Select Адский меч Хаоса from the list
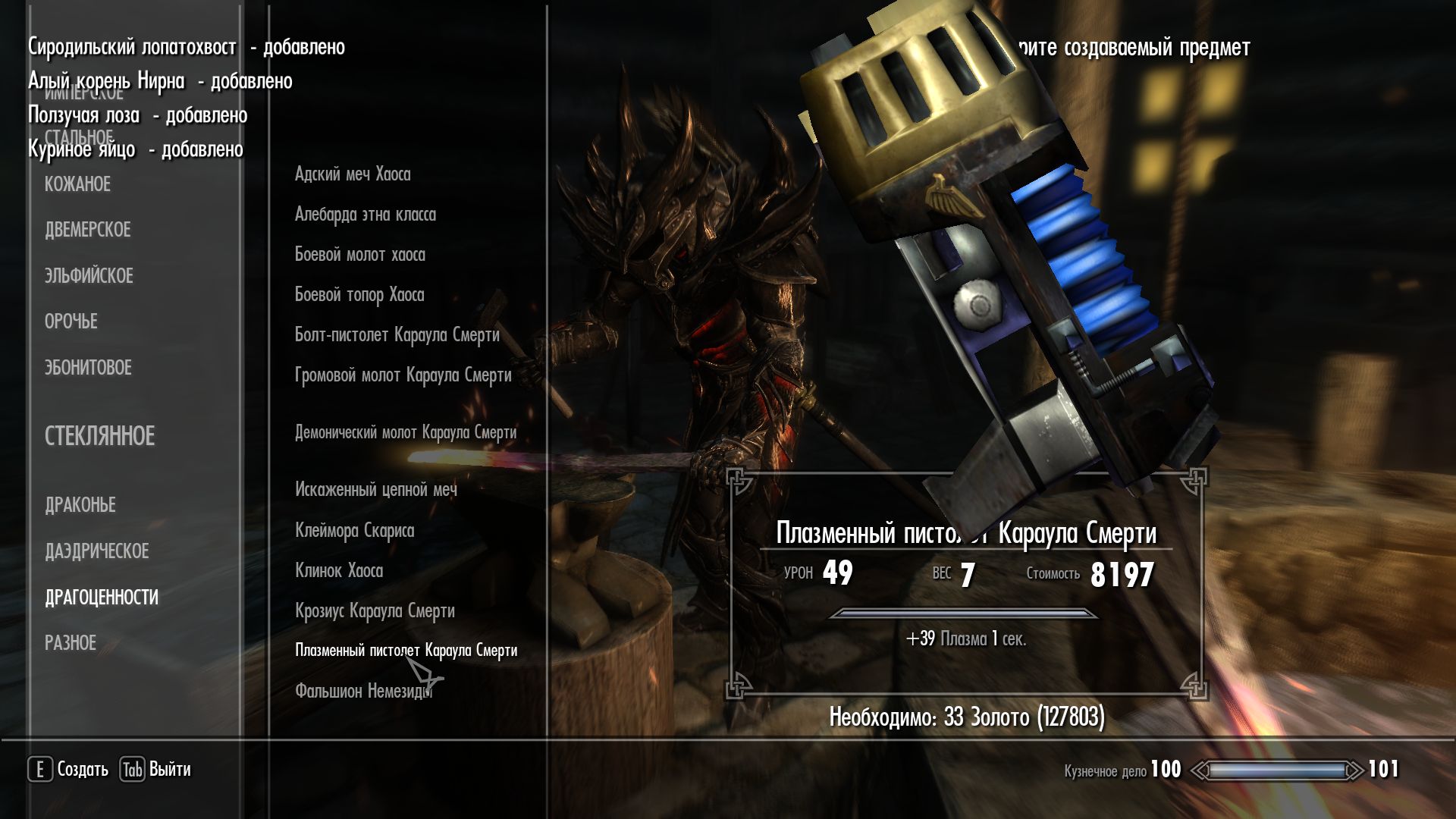The width and height of the screenshot is (1456, 819). (353, 174)
